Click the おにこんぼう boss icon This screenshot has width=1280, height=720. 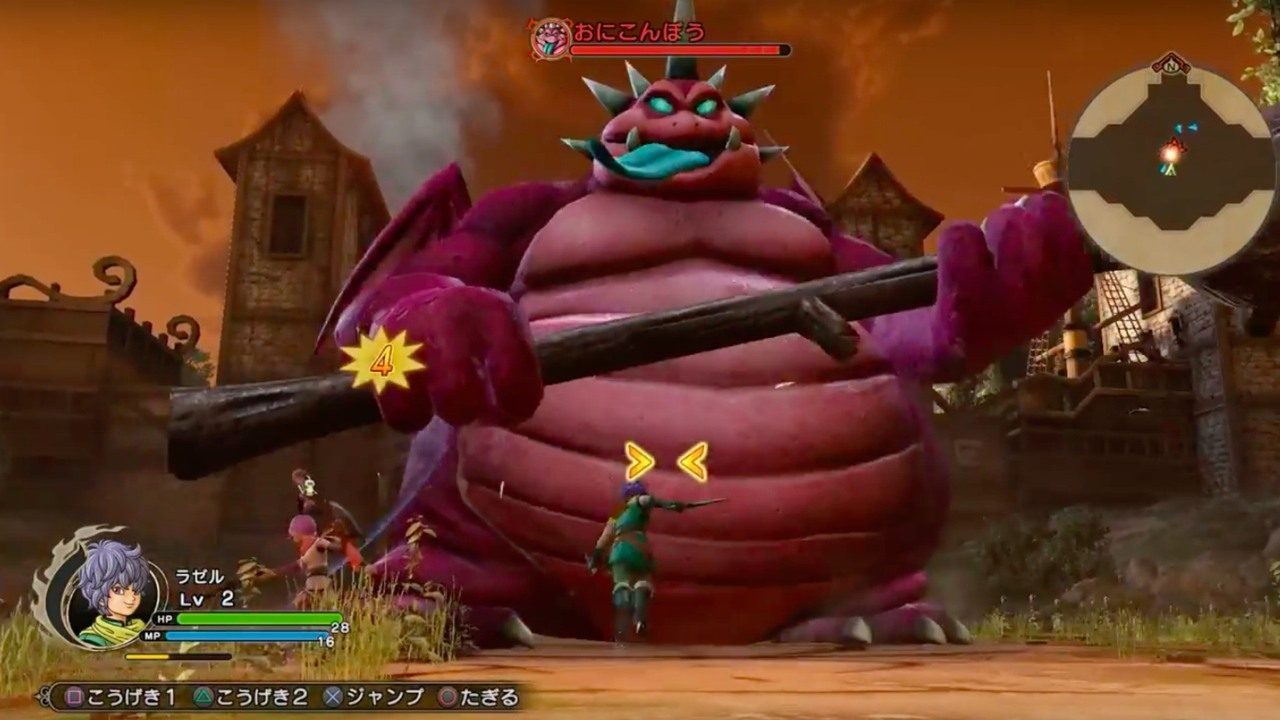click(549, 39)
